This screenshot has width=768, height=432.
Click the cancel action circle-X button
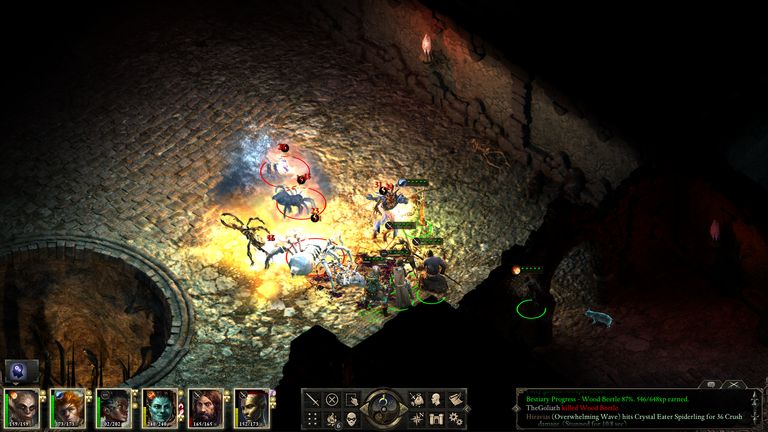[x=332, y=399]
